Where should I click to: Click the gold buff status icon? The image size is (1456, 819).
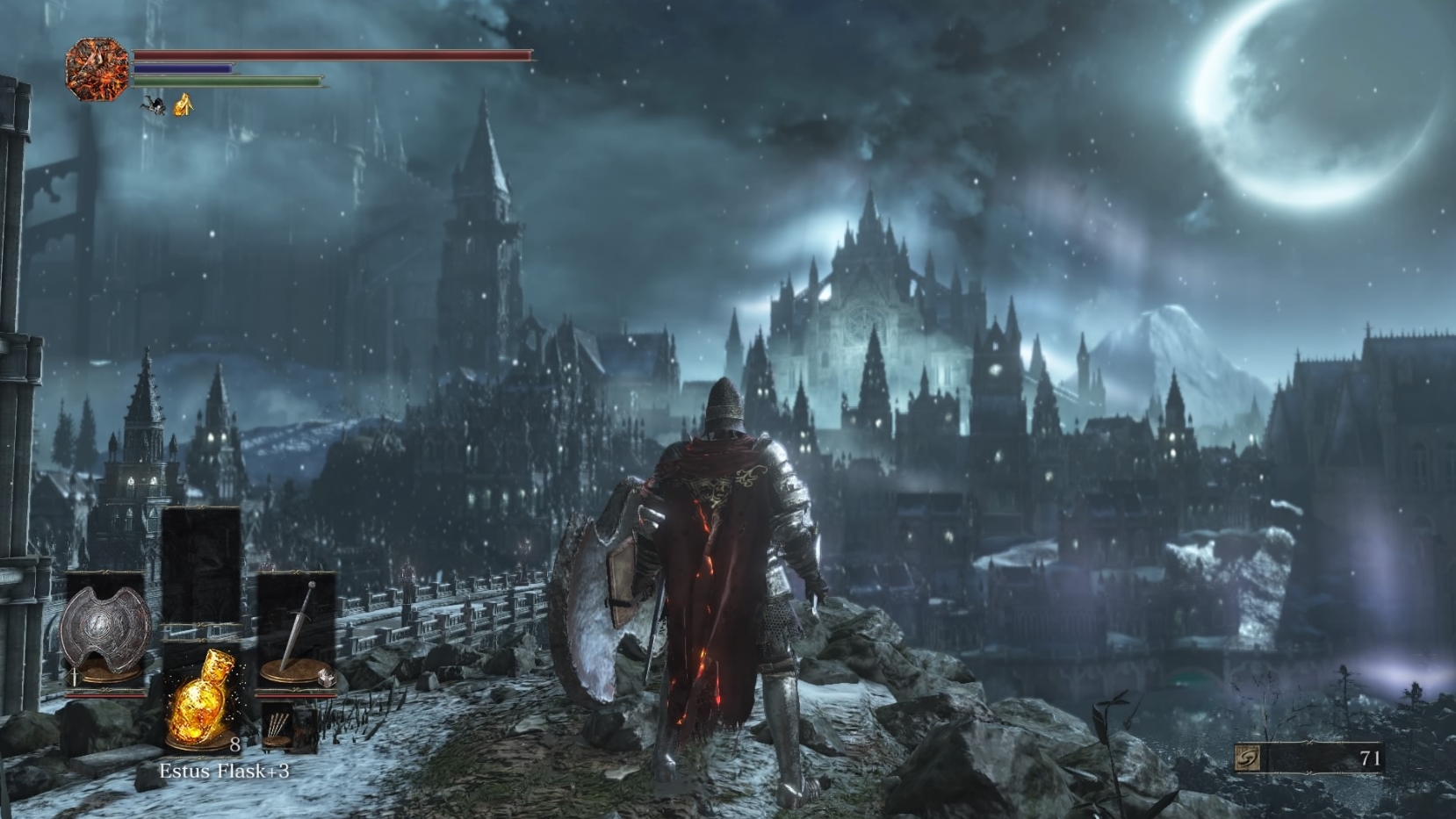(x=184, y=105)
